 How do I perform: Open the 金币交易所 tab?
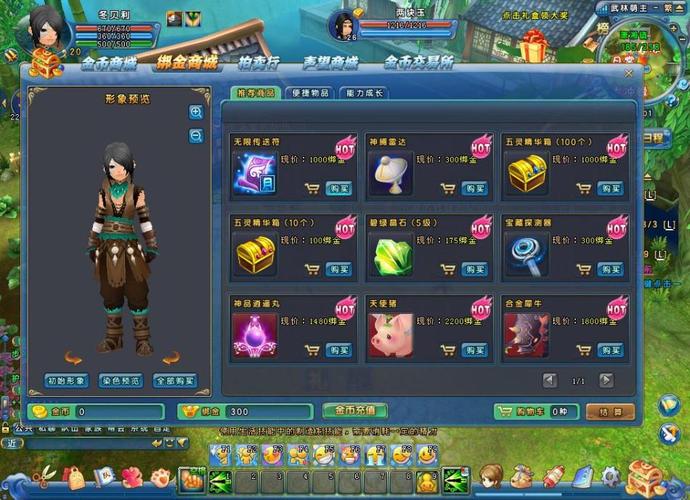[418, 63]
